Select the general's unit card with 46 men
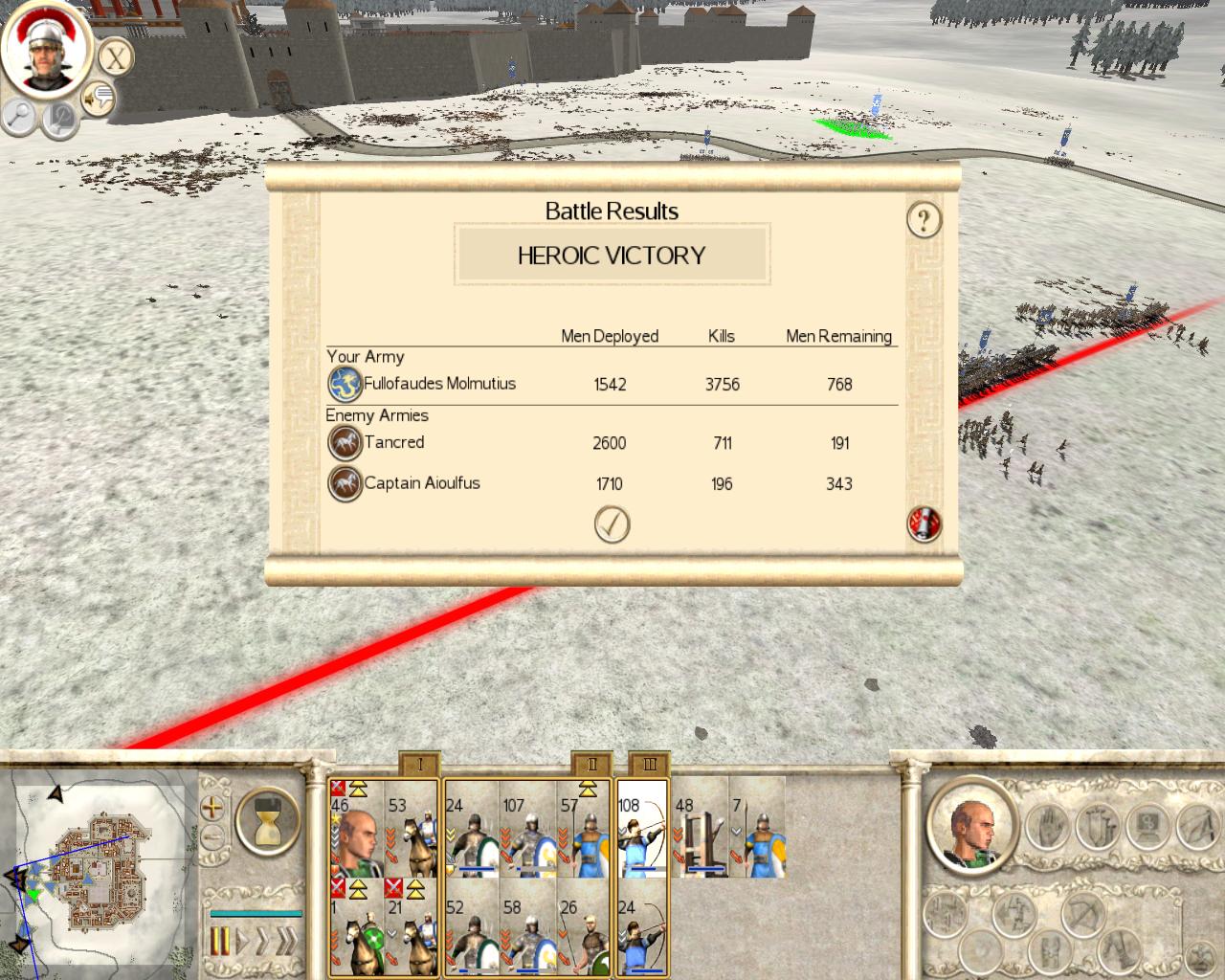 coord(356,828)
